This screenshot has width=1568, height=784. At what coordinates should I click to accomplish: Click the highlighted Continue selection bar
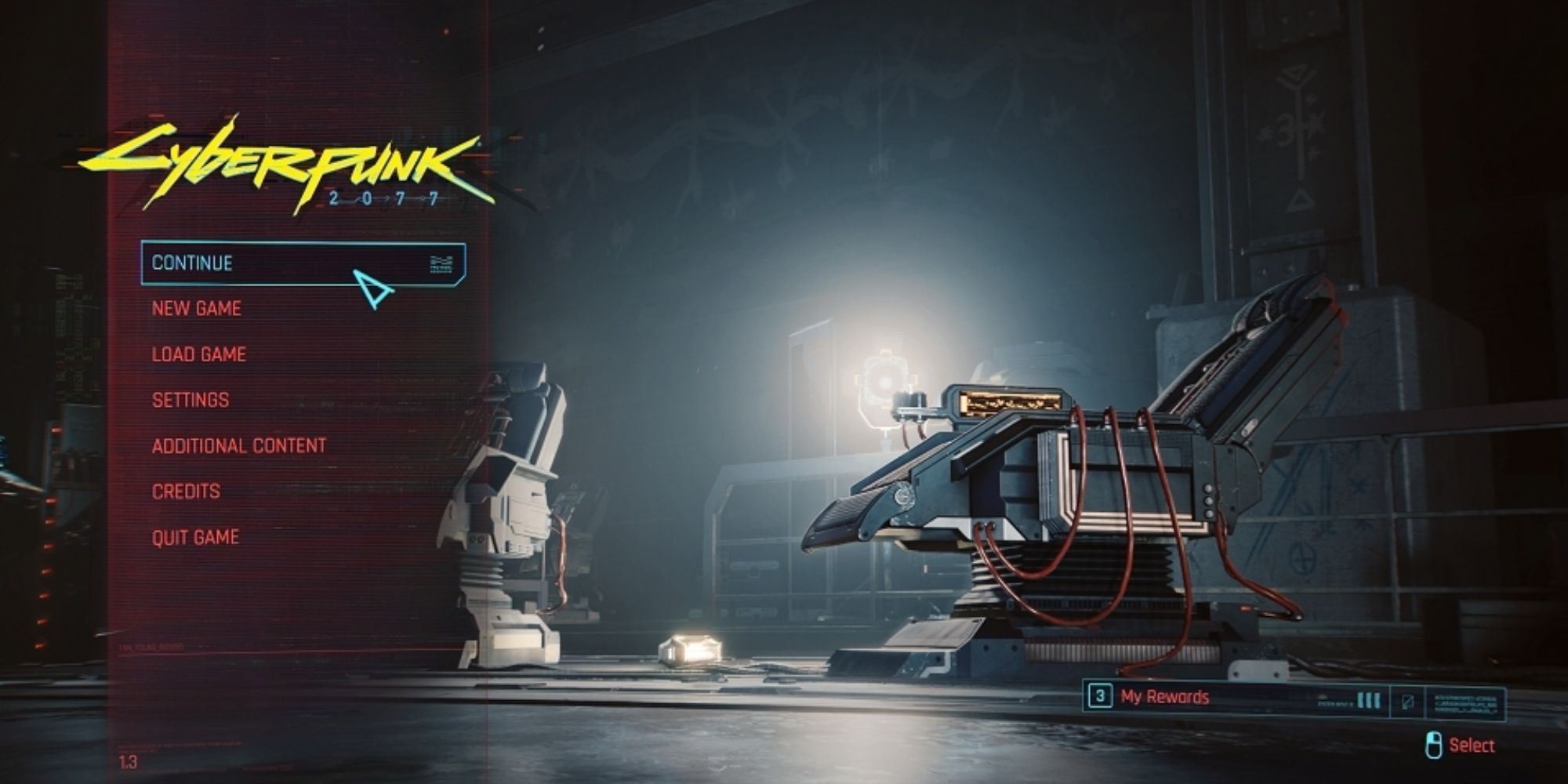(x=302, y=264)
